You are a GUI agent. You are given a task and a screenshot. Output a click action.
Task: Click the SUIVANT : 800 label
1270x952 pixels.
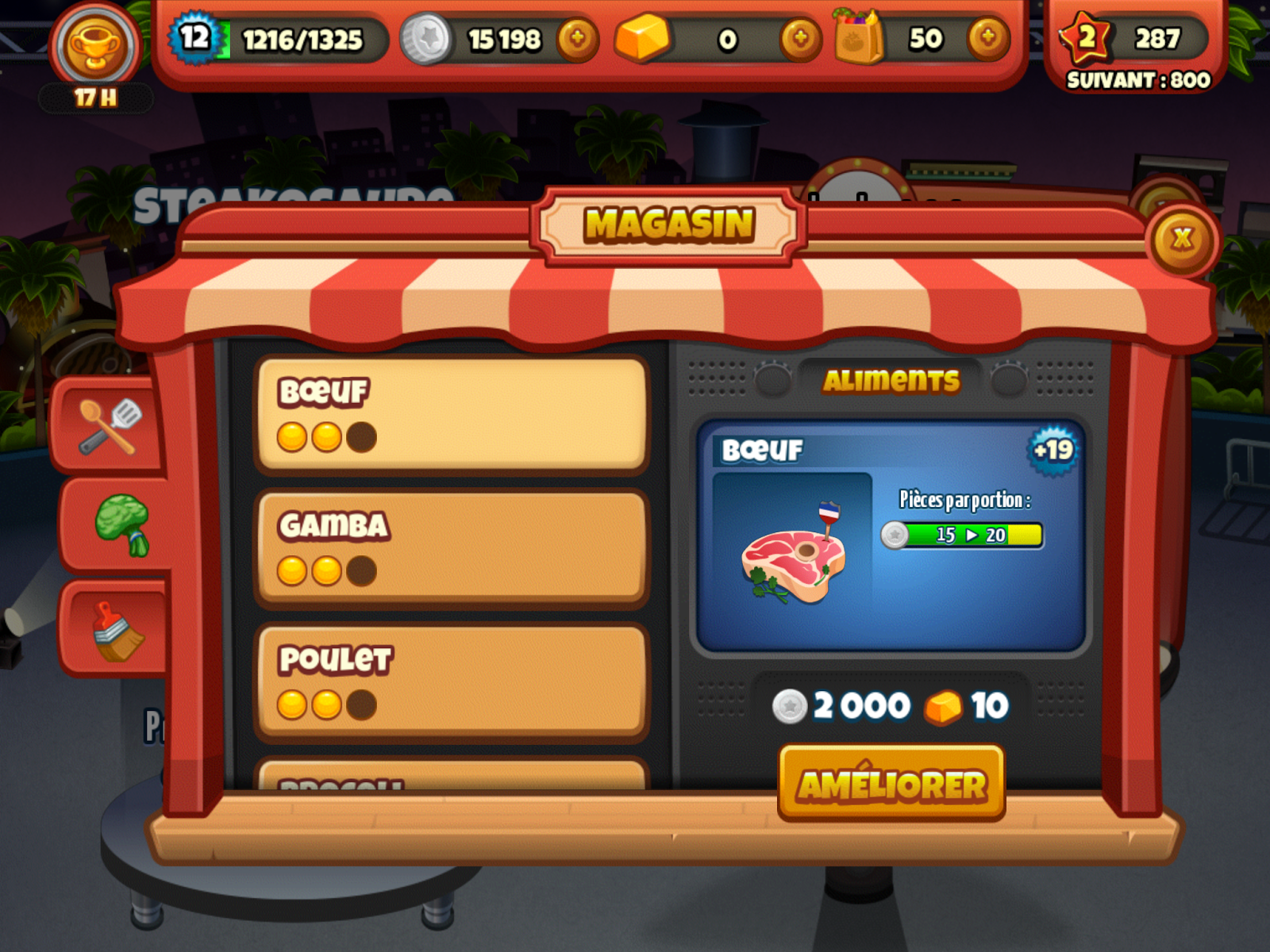[1137, 79]
